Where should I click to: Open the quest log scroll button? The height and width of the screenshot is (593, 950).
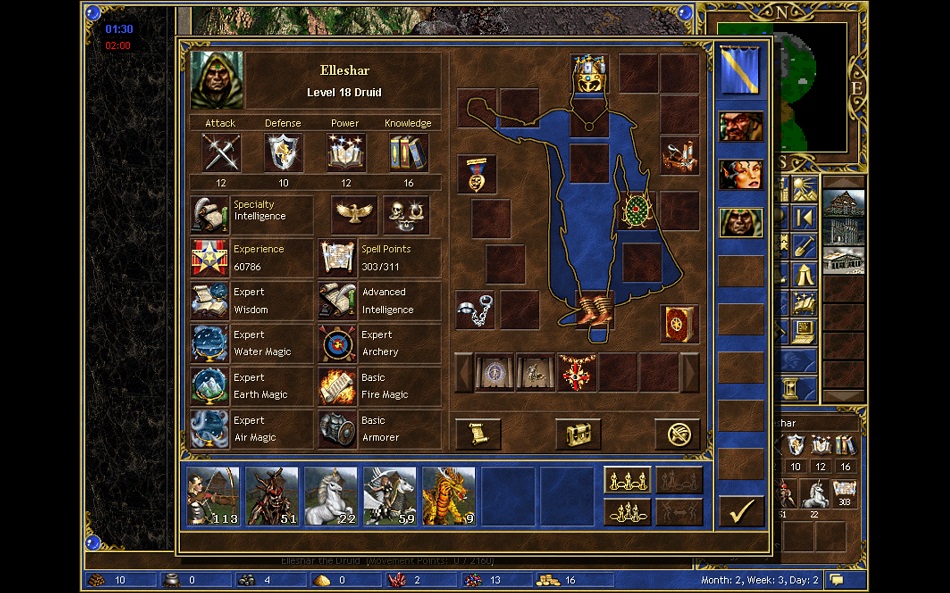point(478,434)
